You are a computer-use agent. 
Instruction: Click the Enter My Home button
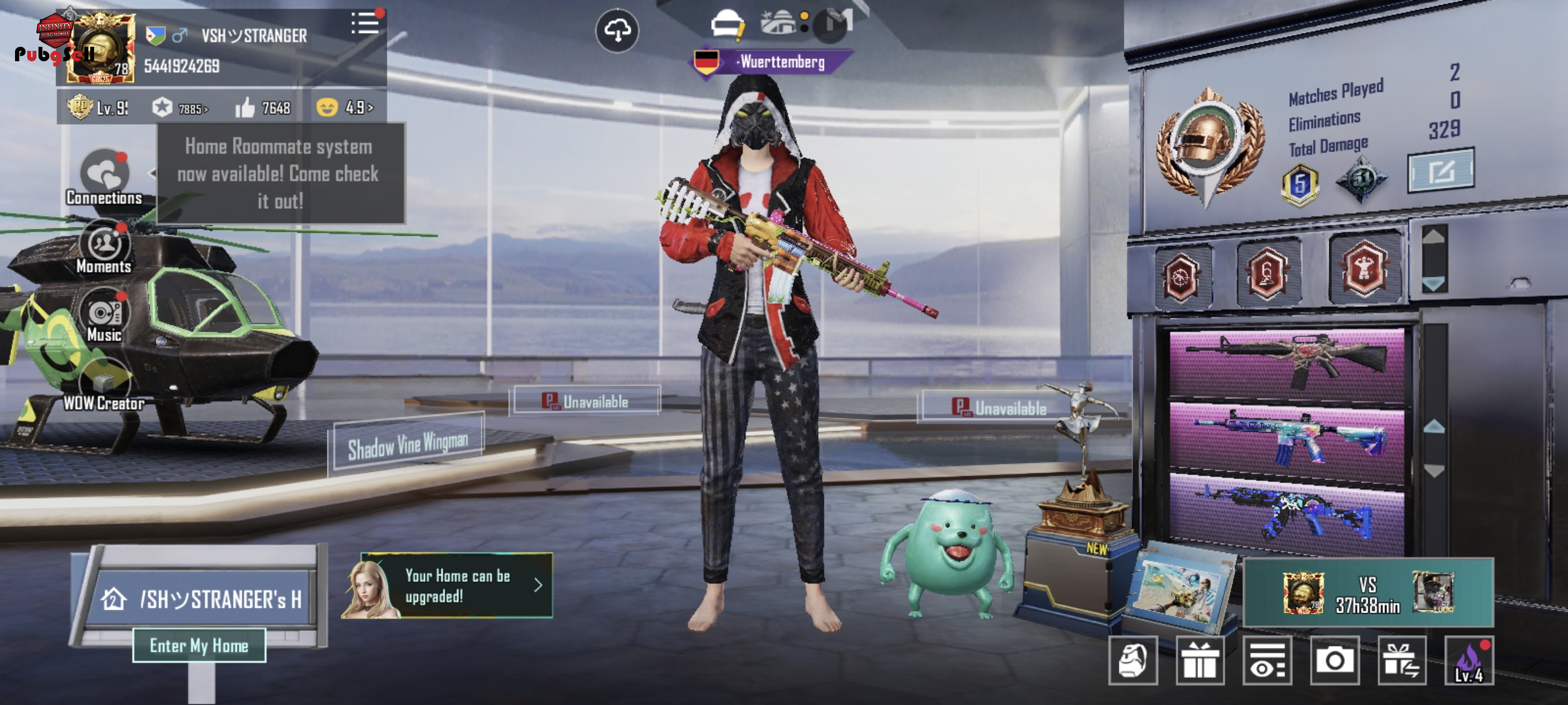(199, 645)
